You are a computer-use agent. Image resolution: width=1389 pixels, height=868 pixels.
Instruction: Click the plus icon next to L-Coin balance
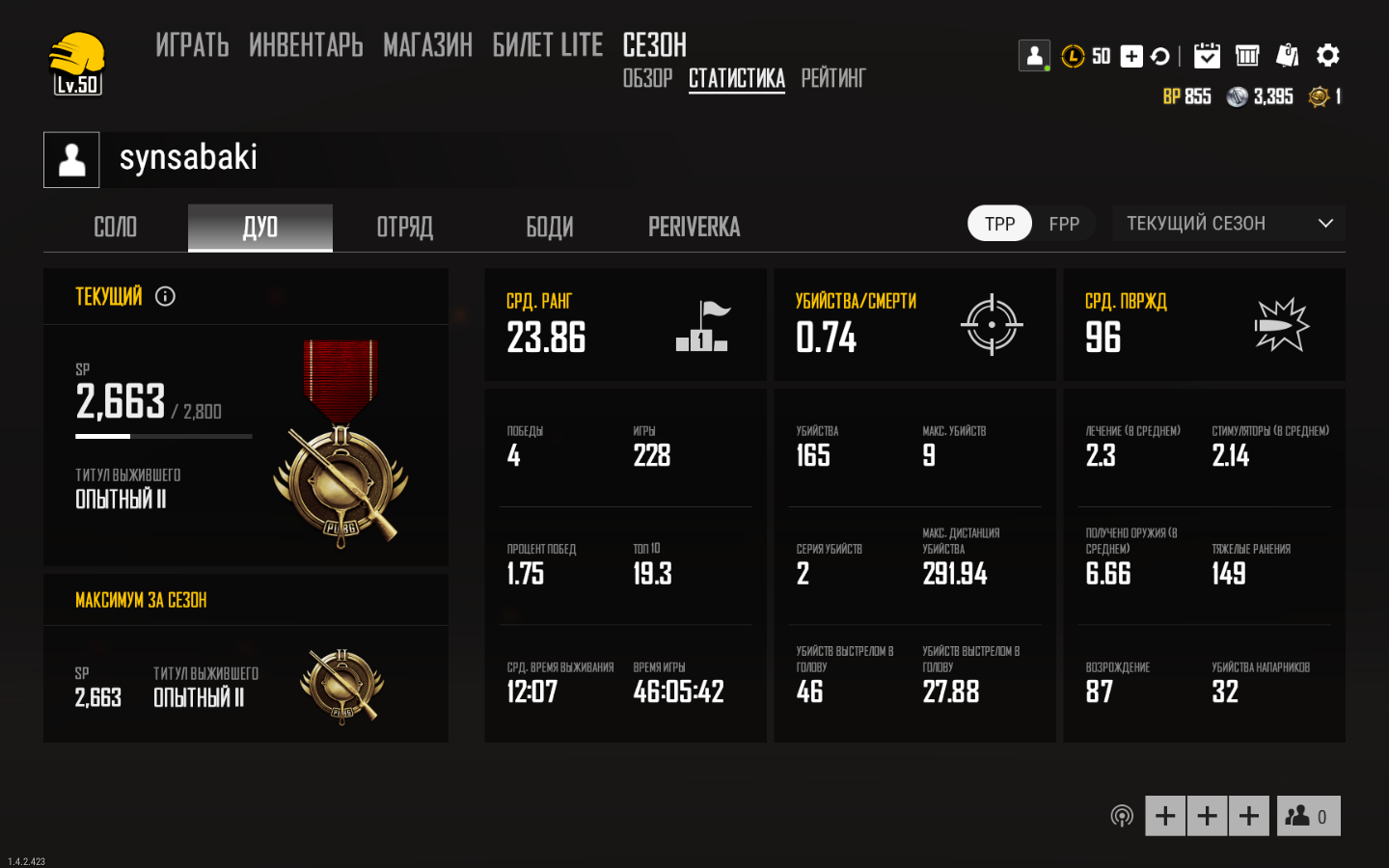[x=1130, y=56]
